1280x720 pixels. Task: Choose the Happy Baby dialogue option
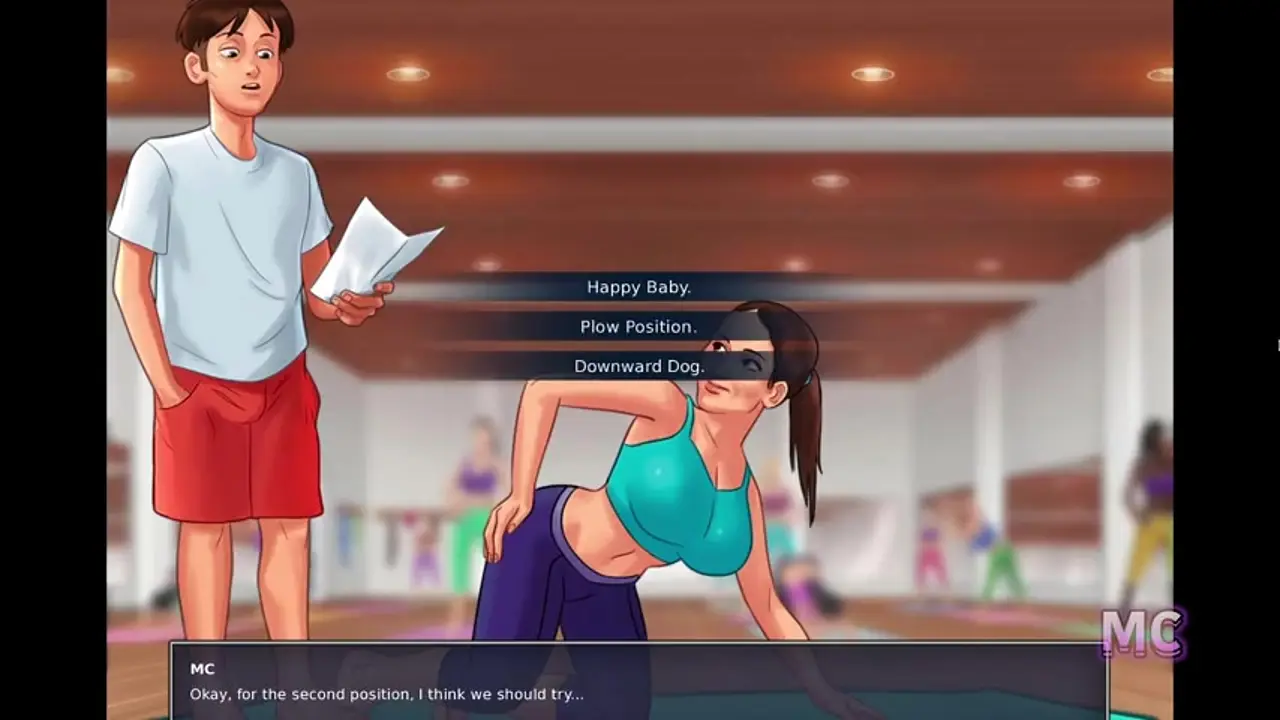639,287
